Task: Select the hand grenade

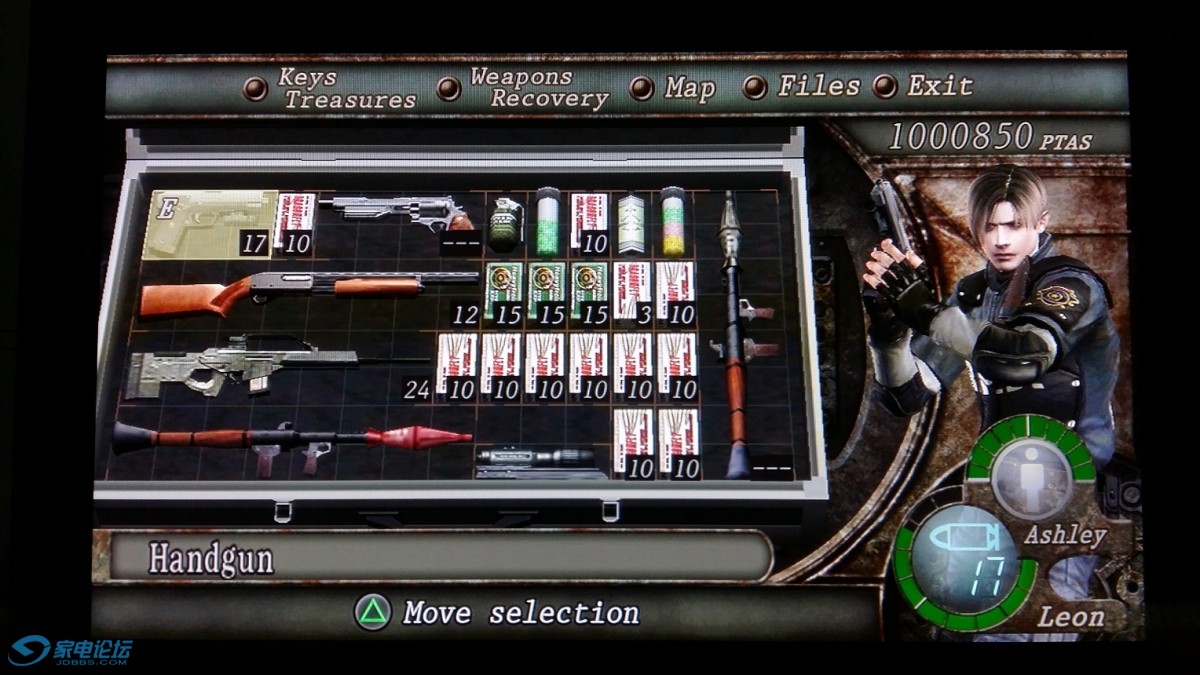Action: click(x=504, y=223)
